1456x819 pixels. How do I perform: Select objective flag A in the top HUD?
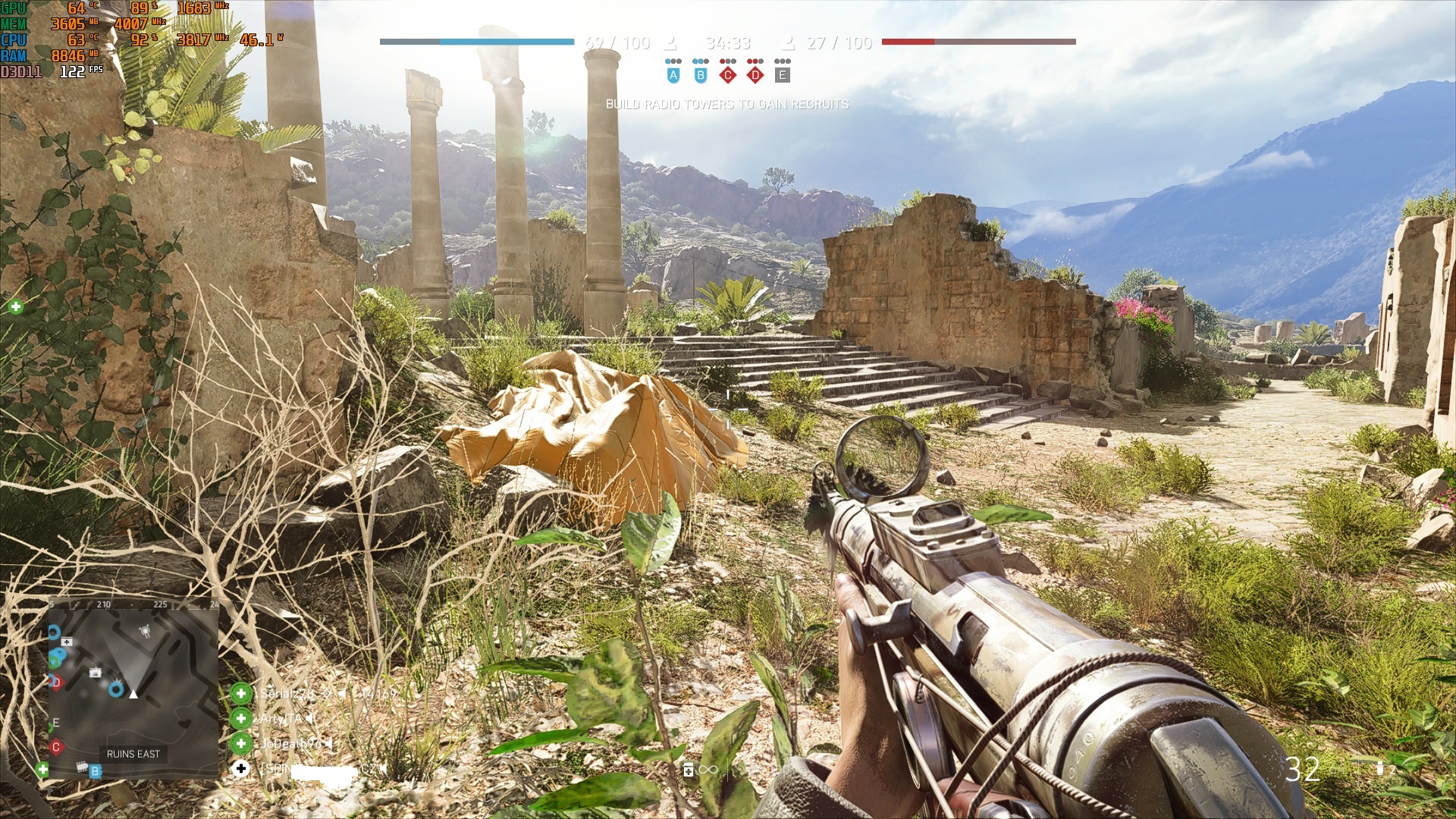point(673,75)
